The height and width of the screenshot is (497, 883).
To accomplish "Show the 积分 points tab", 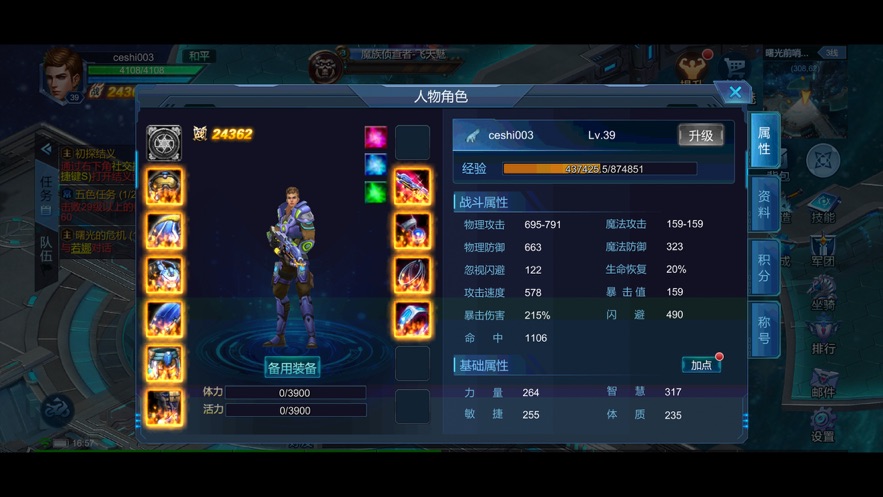I will (x=764, y=267).
